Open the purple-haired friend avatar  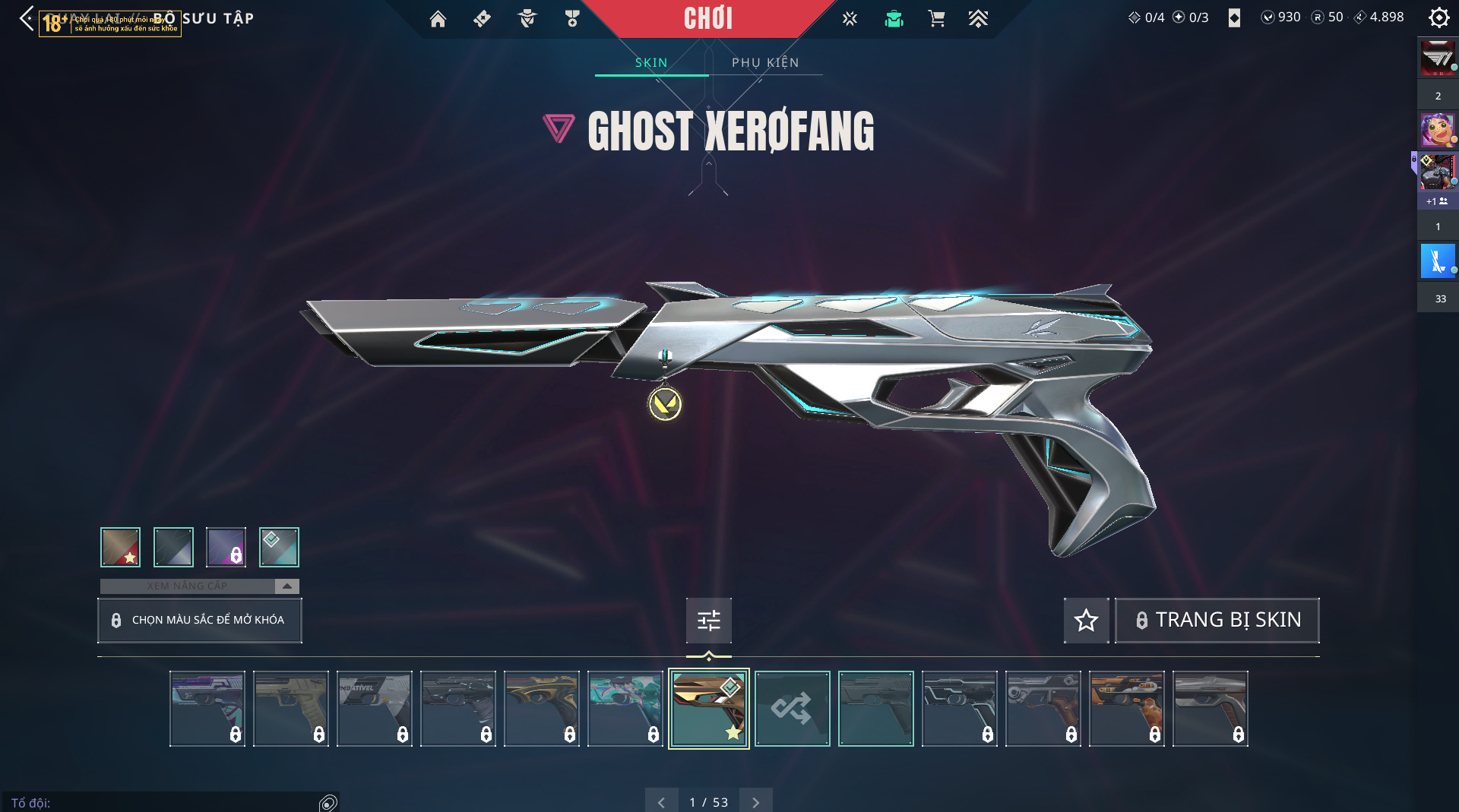click(x=1437, y=131)
